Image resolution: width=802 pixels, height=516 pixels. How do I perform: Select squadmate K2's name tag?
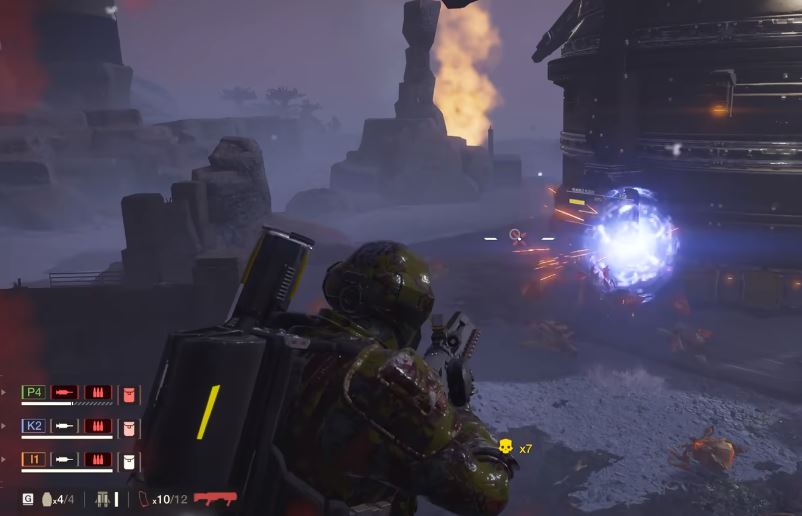(33, 426)
